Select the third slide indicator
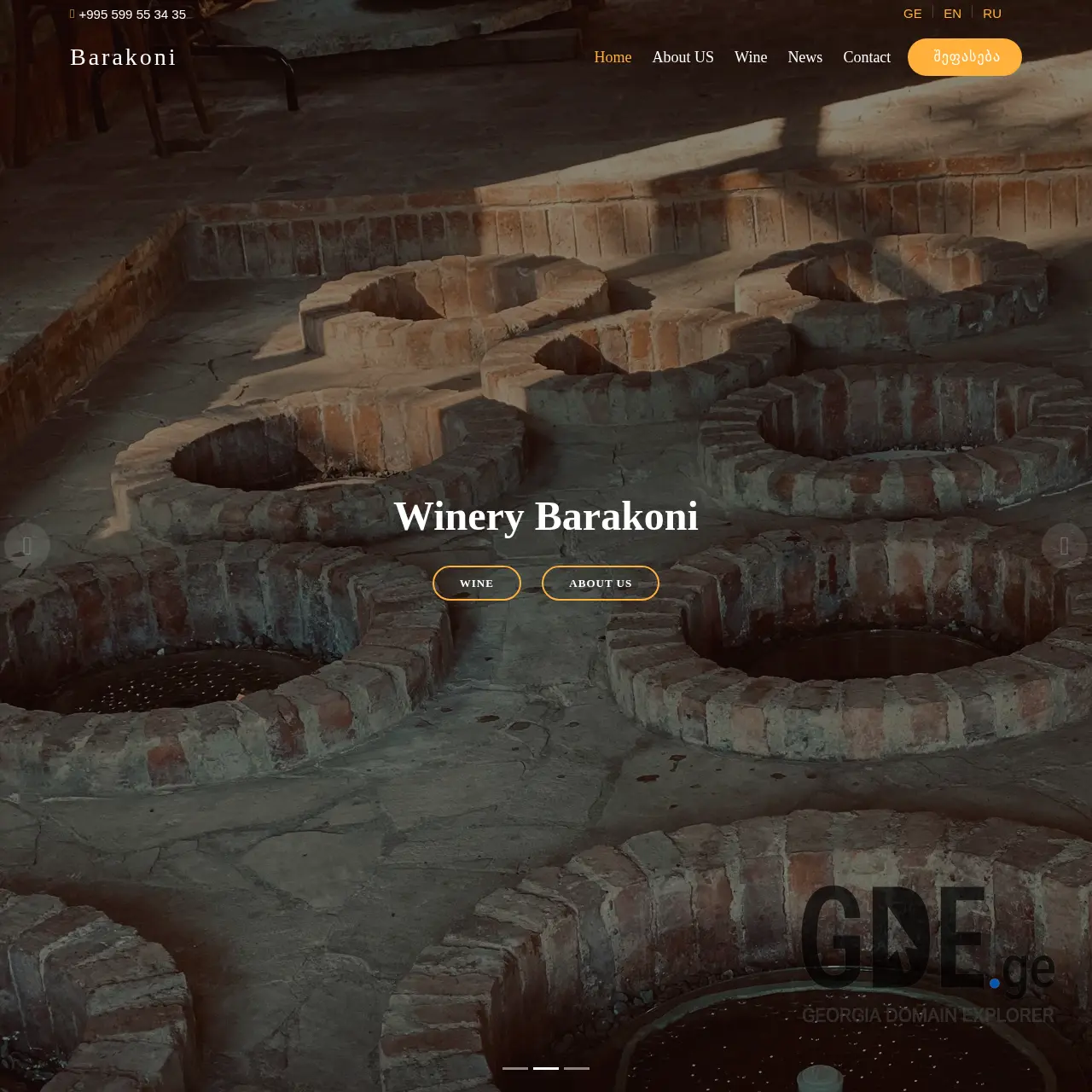This screenshot has width=1092, height=1092. tap(578, 1068)
